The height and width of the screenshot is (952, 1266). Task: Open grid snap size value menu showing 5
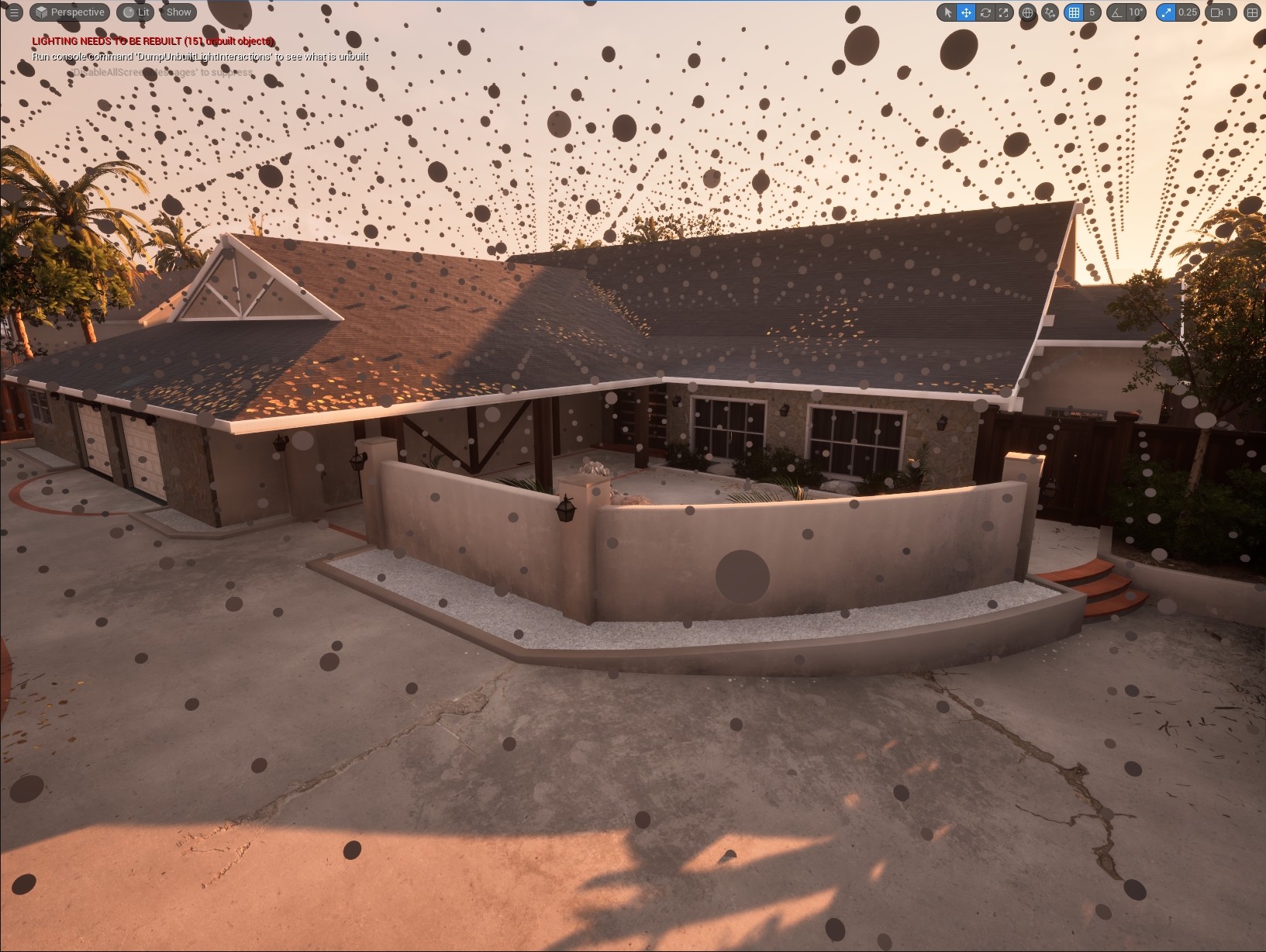click(x=1092, y=12)
